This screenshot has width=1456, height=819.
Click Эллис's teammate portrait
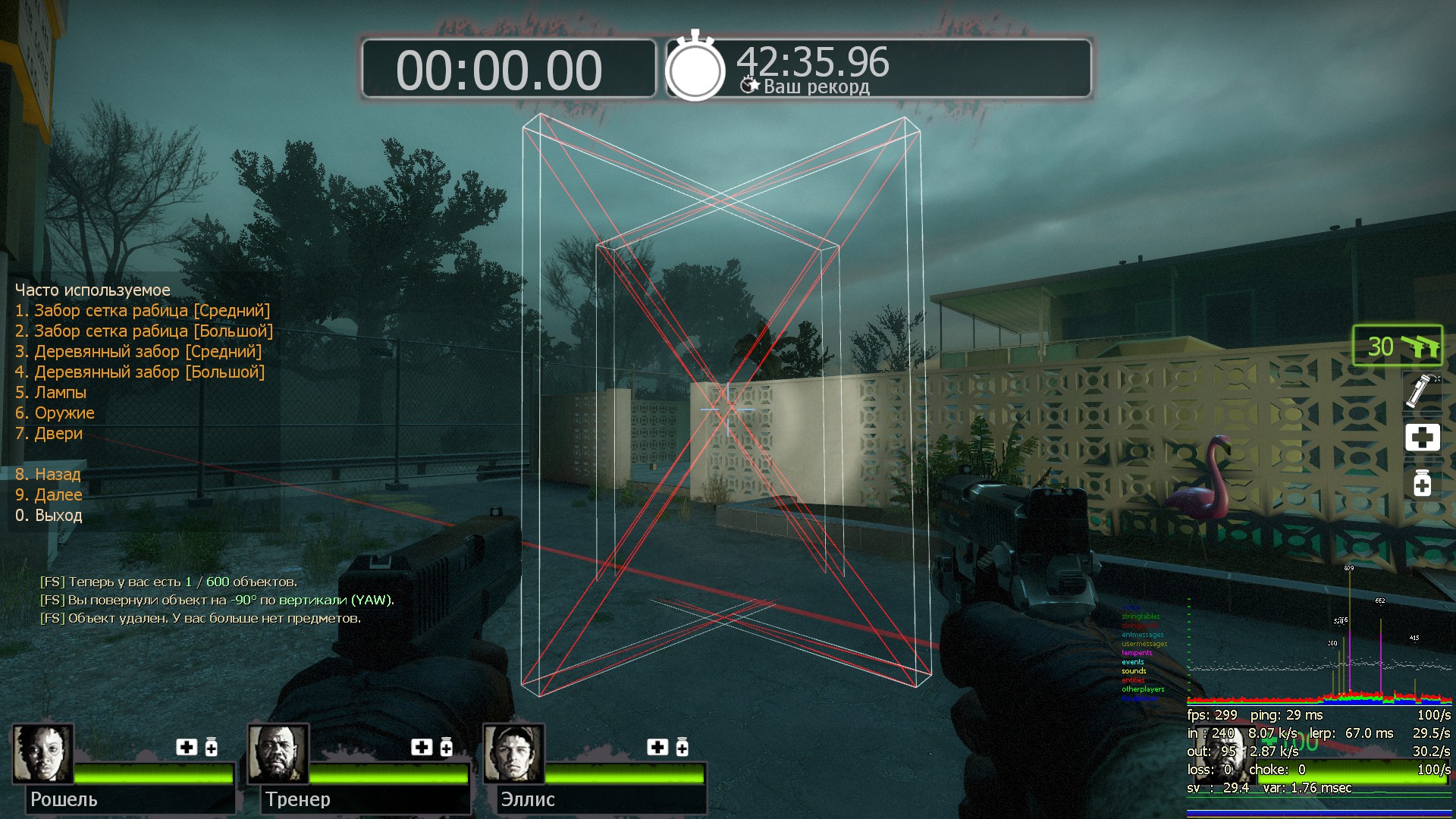pyautogui.click(x=514, y=754)
